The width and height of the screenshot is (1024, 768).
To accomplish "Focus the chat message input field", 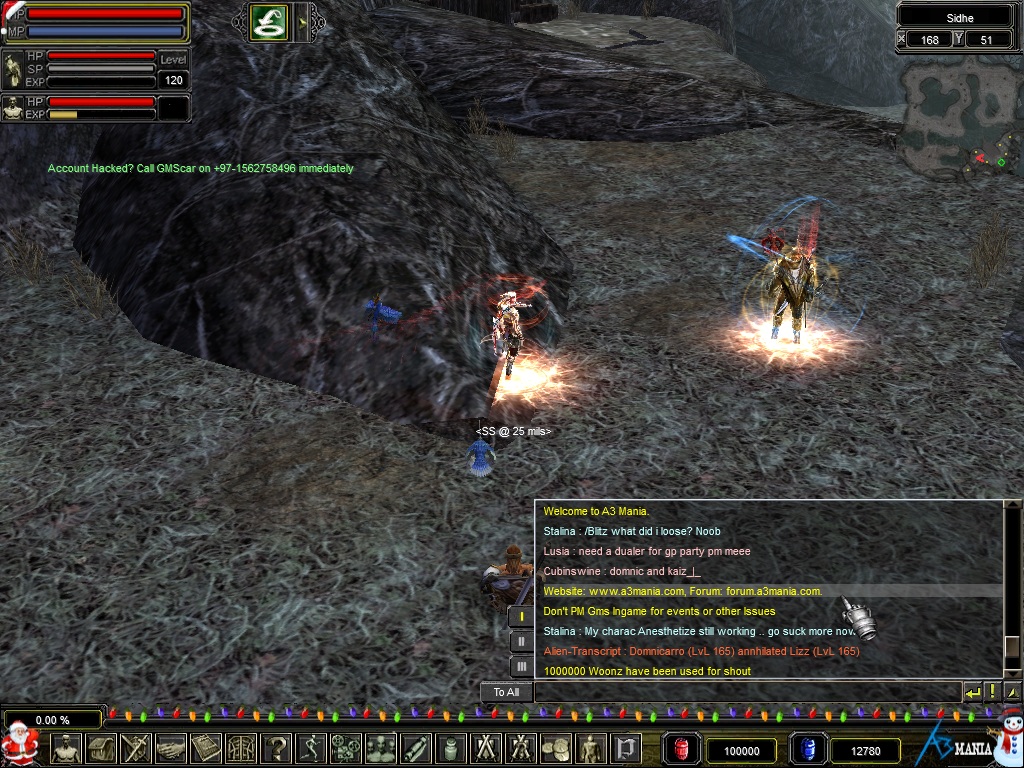I will (x=746, y=692).
